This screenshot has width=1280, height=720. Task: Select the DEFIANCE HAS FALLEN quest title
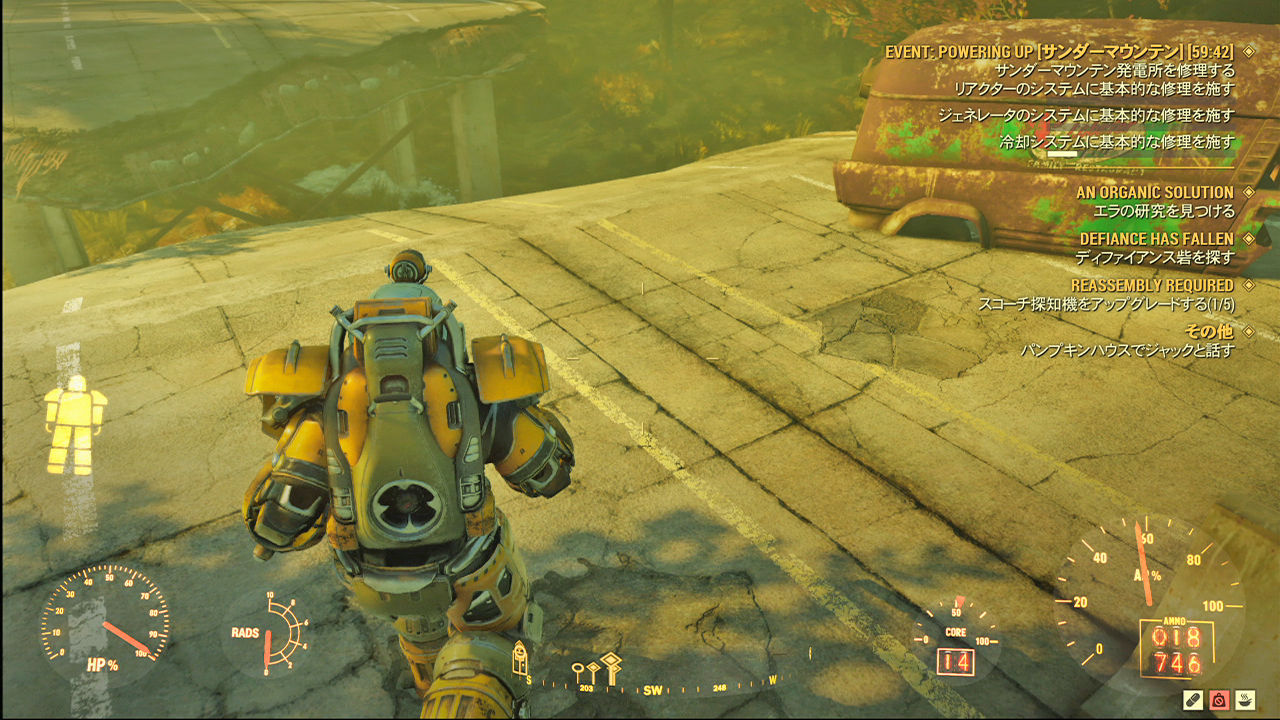point(1155,238)
